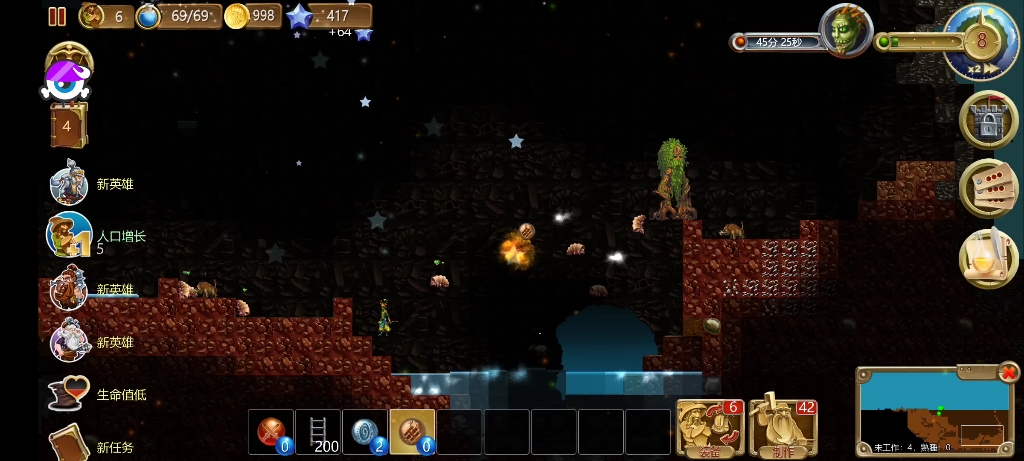Open the spellbook showing number 4

[x=68, y=127]
